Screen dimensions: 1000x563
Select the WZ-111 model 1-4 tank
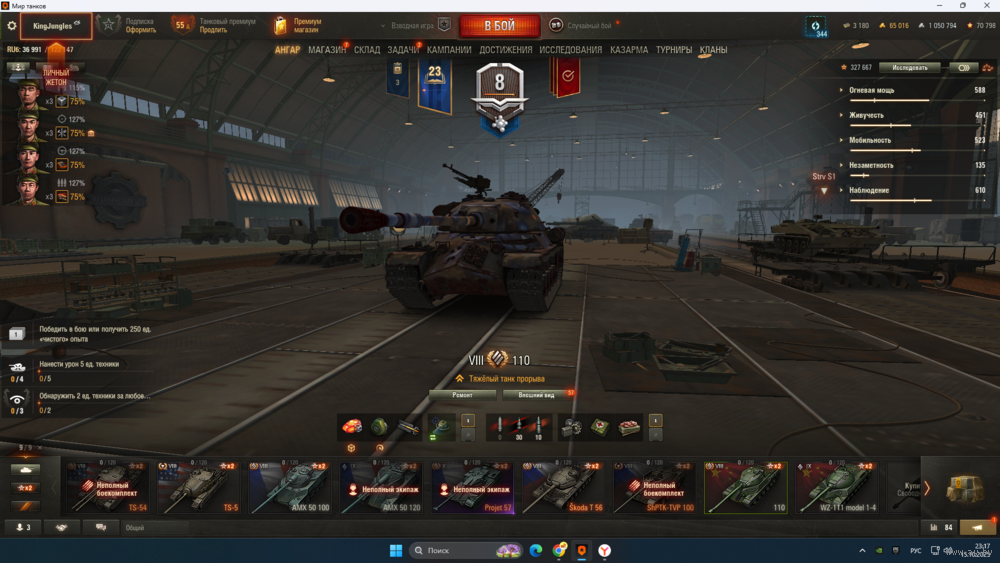pos(838,487)
